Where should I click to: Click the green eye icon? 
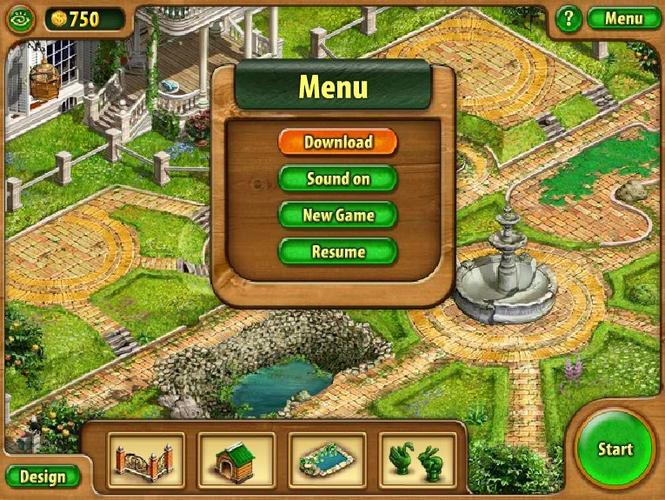[x=20, y=19]
